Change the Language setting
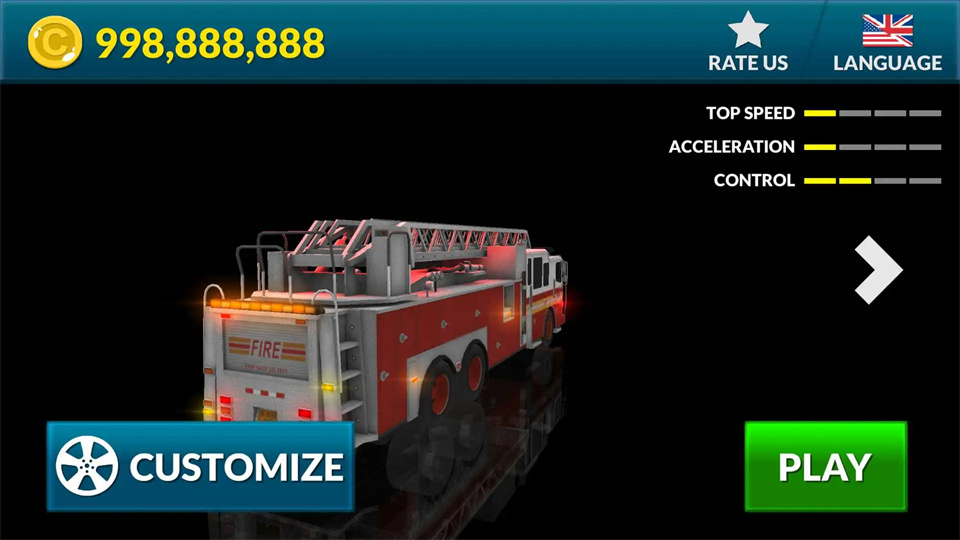This screenshot has width=960, height=540. pyautogui.click(x=887, y=42)
